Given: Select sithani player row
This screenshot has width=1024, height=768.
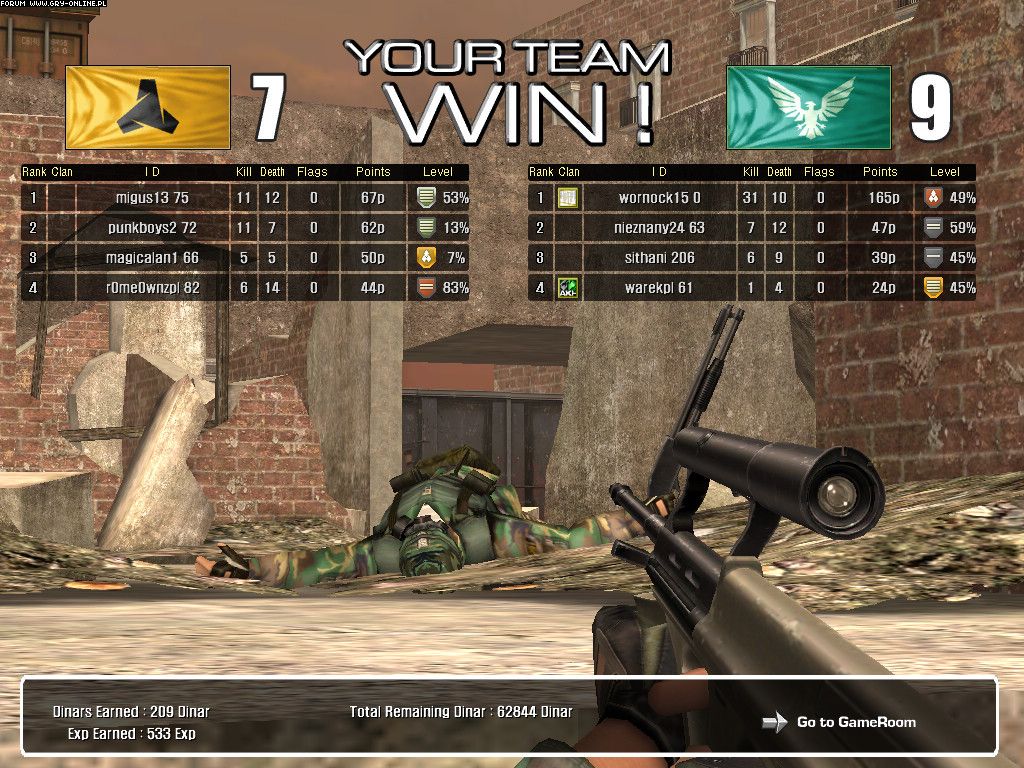Looking at the screenshot, I should 659,258.
